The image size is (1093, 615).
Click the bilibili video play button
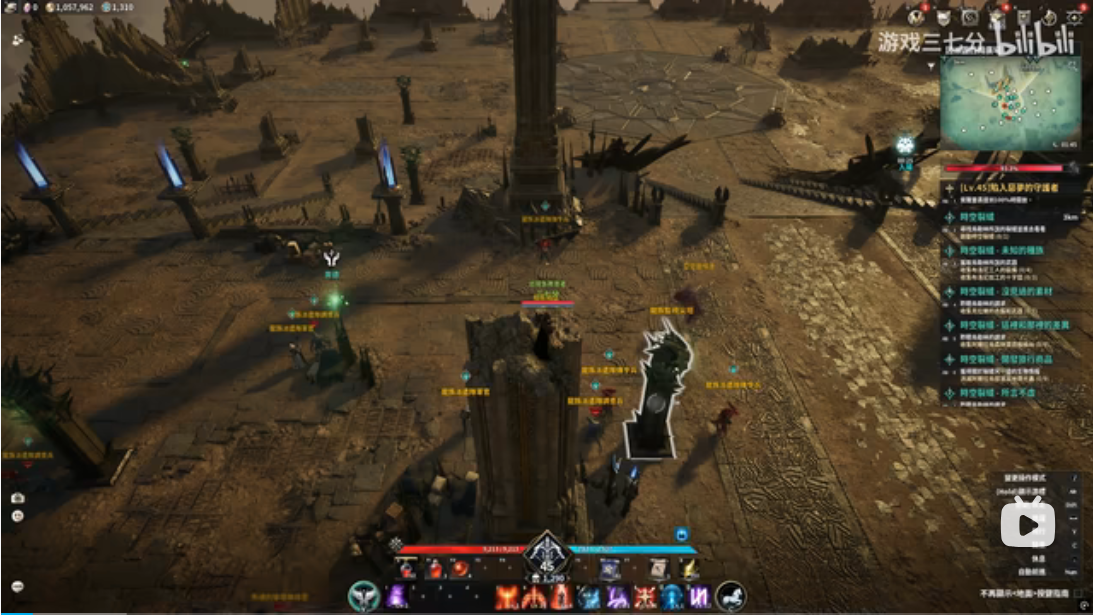1028,523
